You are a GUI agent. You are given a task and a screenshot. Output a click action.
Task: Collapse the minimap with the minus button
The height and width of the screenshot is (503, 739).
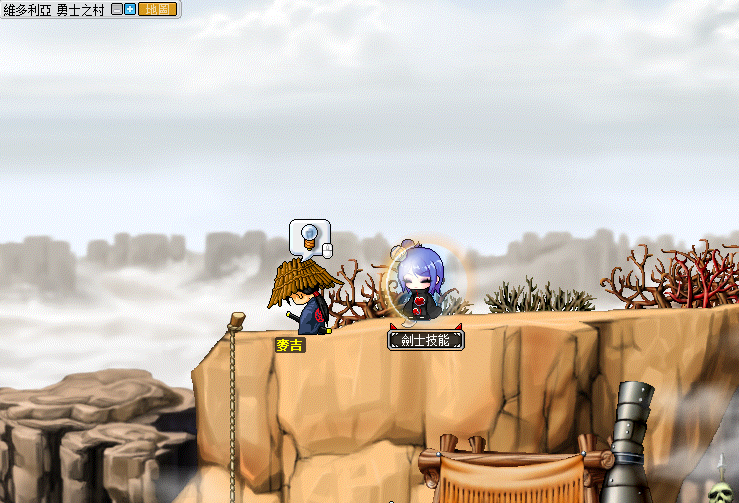pos(117,9)
